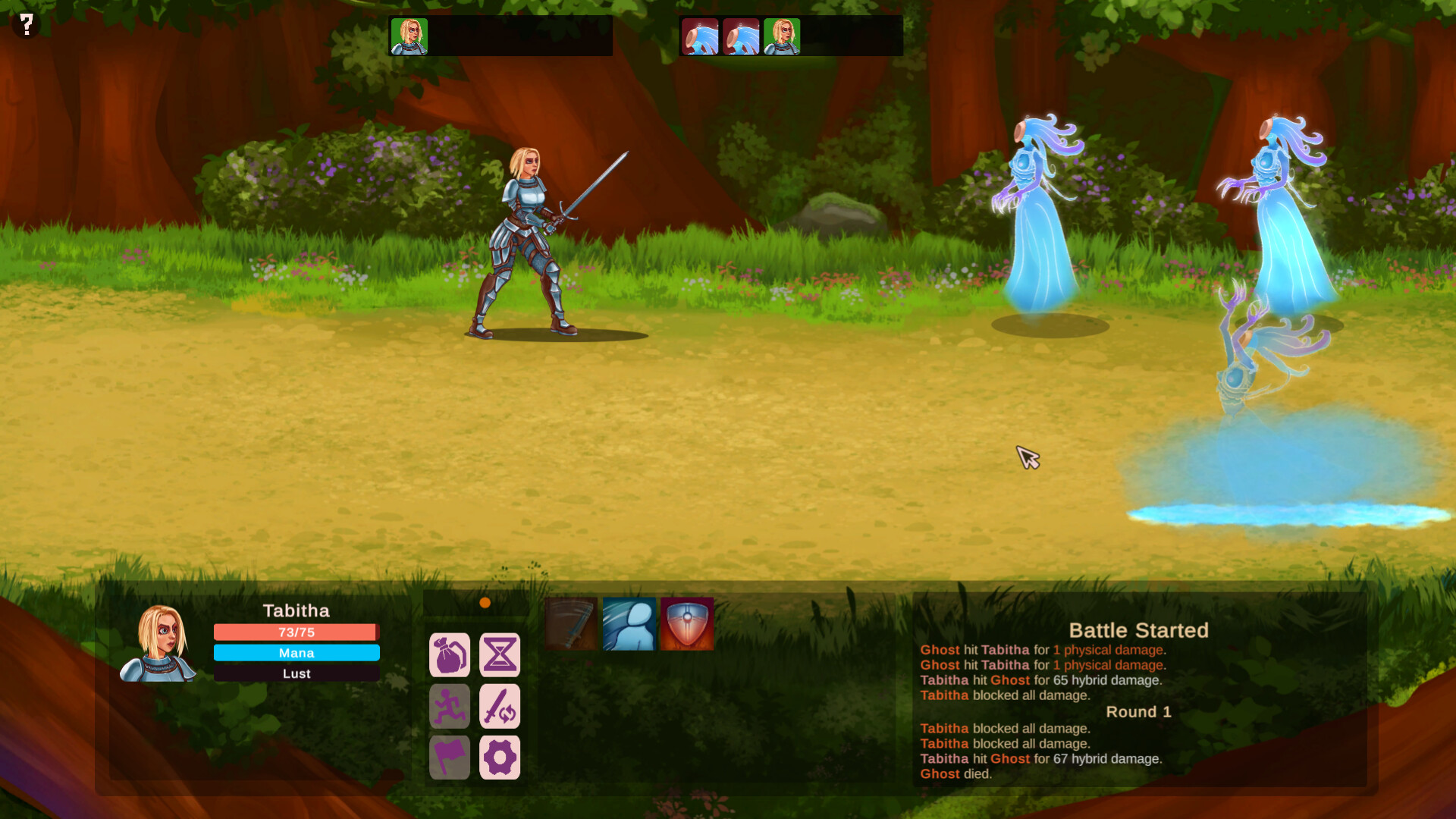Click the sword repeat-attack icon
This screenshot has width=1456, height=819.
click(x=500, y=706)
